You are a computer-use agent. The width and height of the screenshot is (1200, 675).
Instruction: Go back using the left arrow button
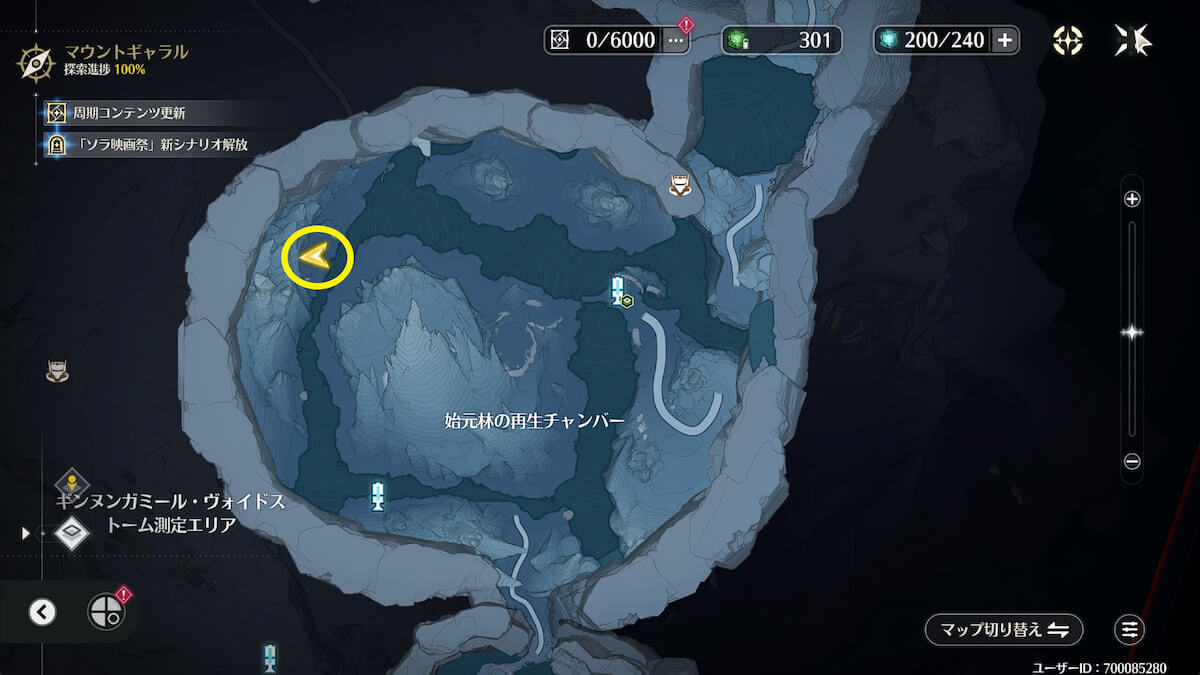pyautogui.click(x=42, y=611)
